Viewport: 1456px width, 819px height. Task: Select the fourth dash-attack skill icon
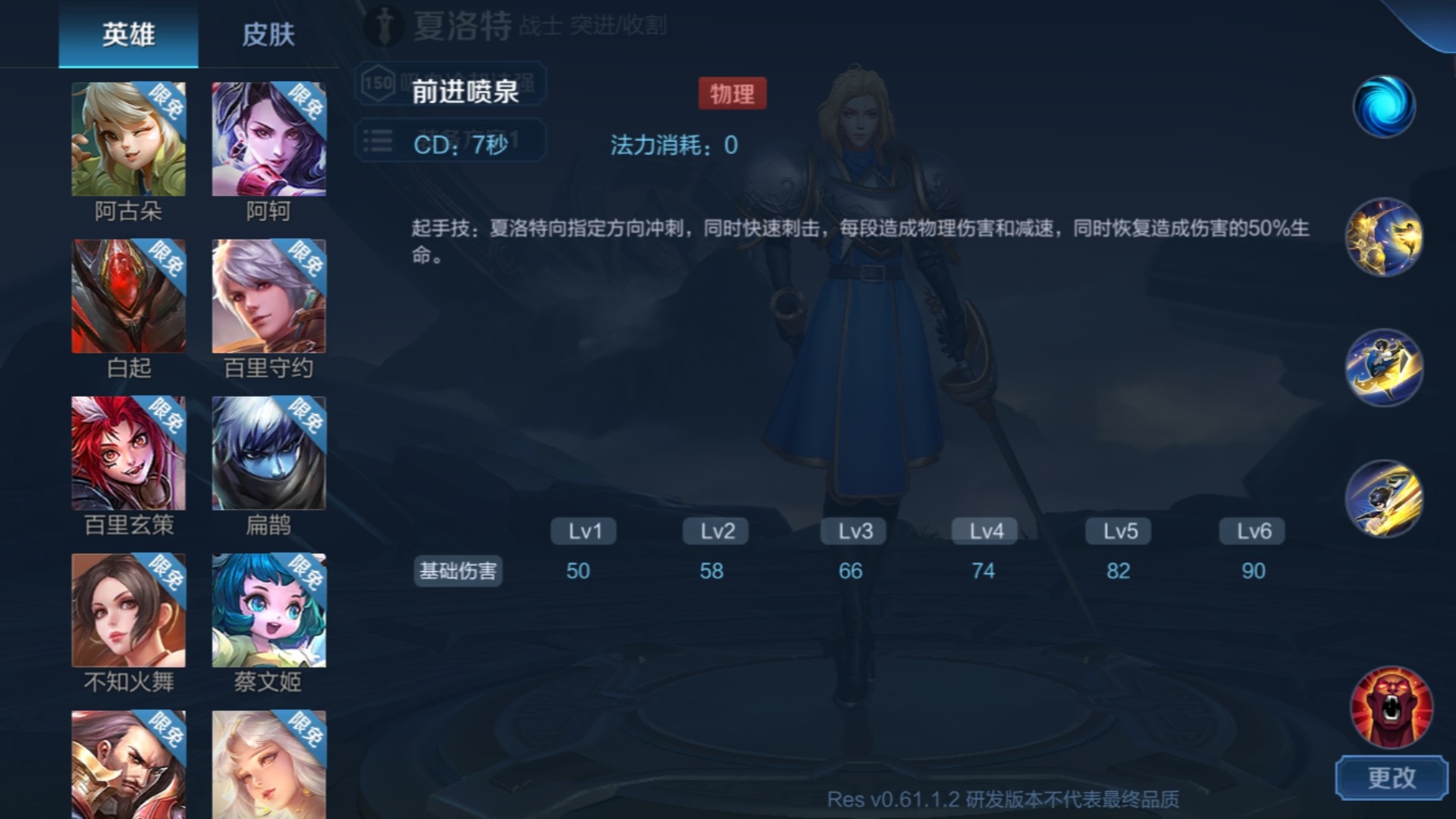click(x=1385, y=497)
